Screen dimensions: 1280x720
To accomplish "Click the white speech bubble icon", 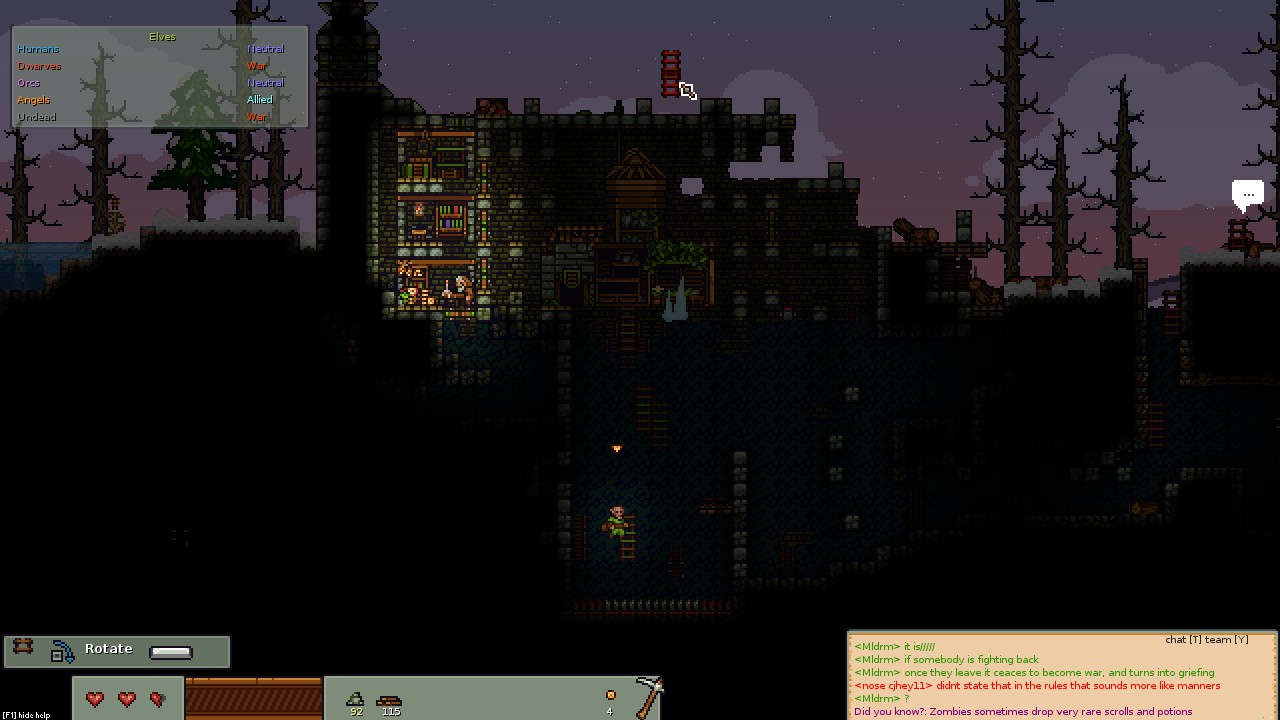I will [1247, 195].
